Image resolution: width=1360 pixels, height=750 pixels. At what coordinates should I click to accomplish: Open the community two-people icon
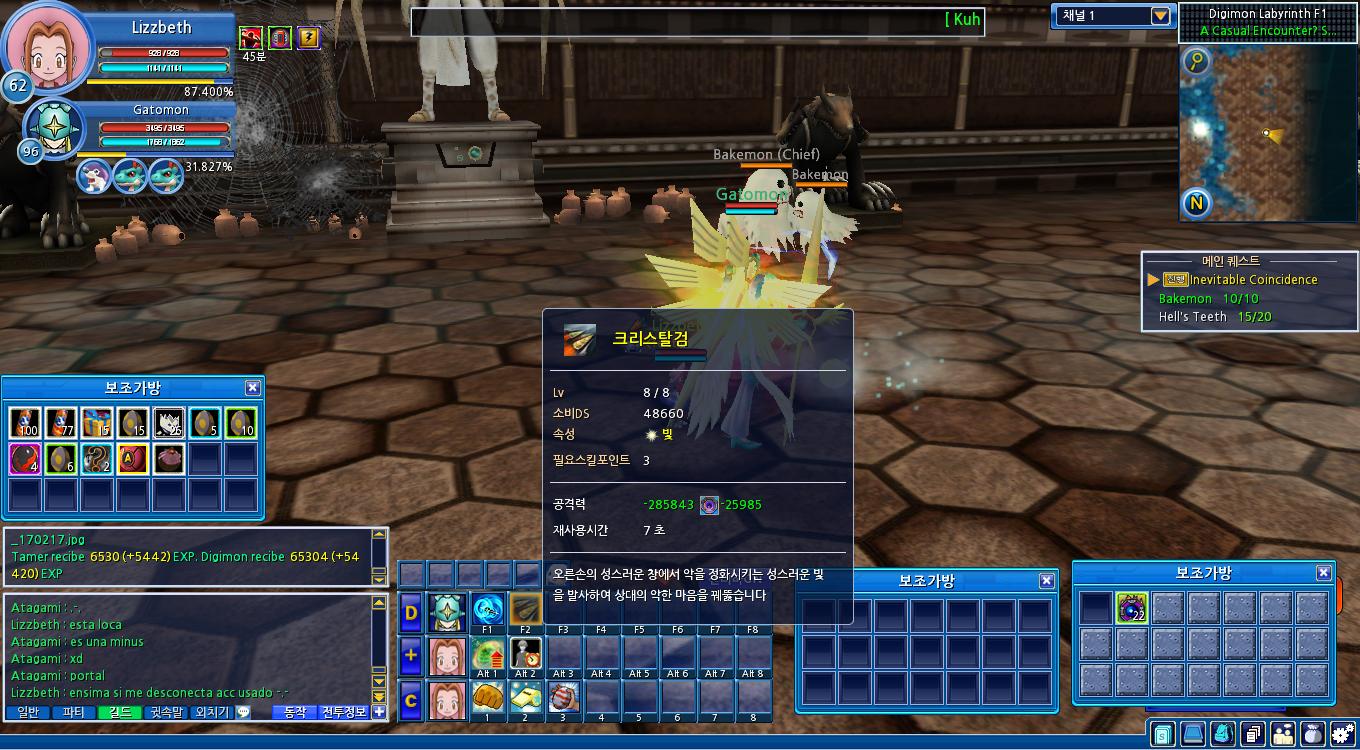[1282, 734]
